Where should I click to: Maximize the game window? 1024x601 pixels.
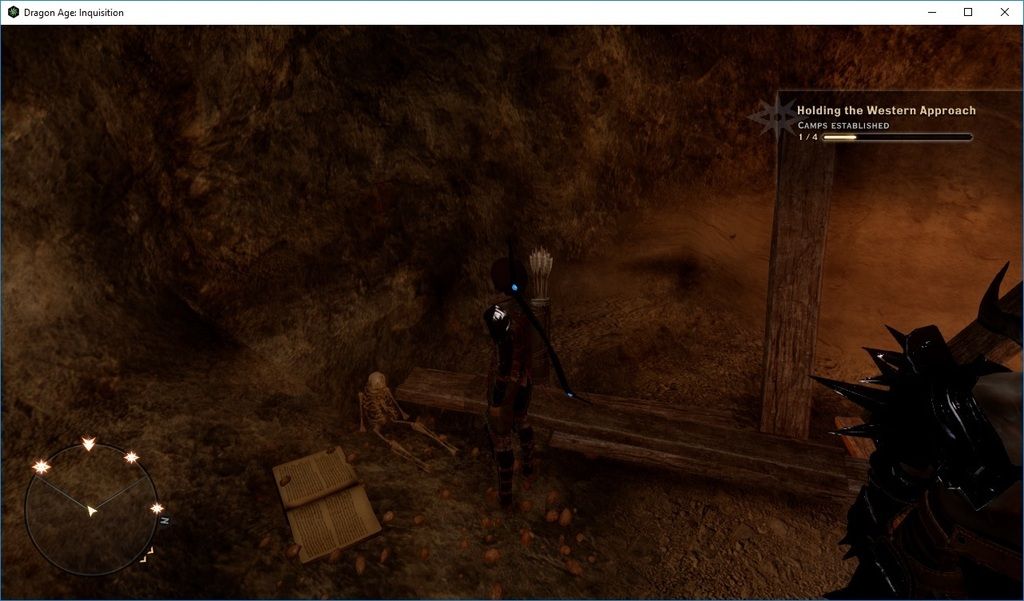point(968,12)
